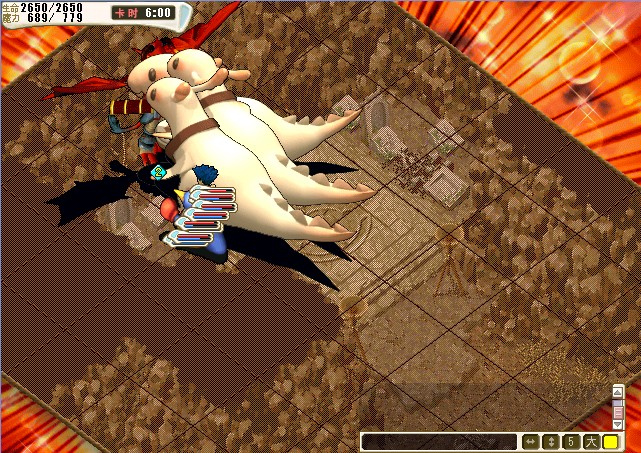Click the chat line count button showing 5
Screen dimensions: 641x453
570,441
